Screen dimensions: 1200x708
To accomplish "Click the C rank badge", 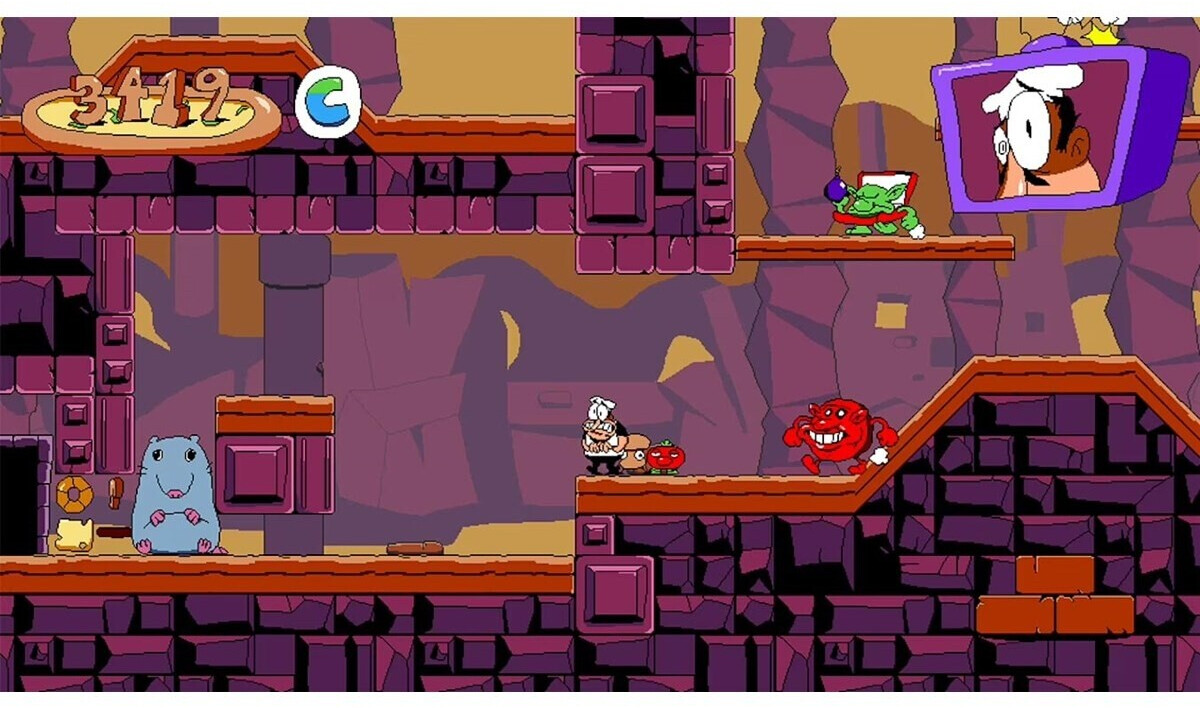I will coord(328,102).
